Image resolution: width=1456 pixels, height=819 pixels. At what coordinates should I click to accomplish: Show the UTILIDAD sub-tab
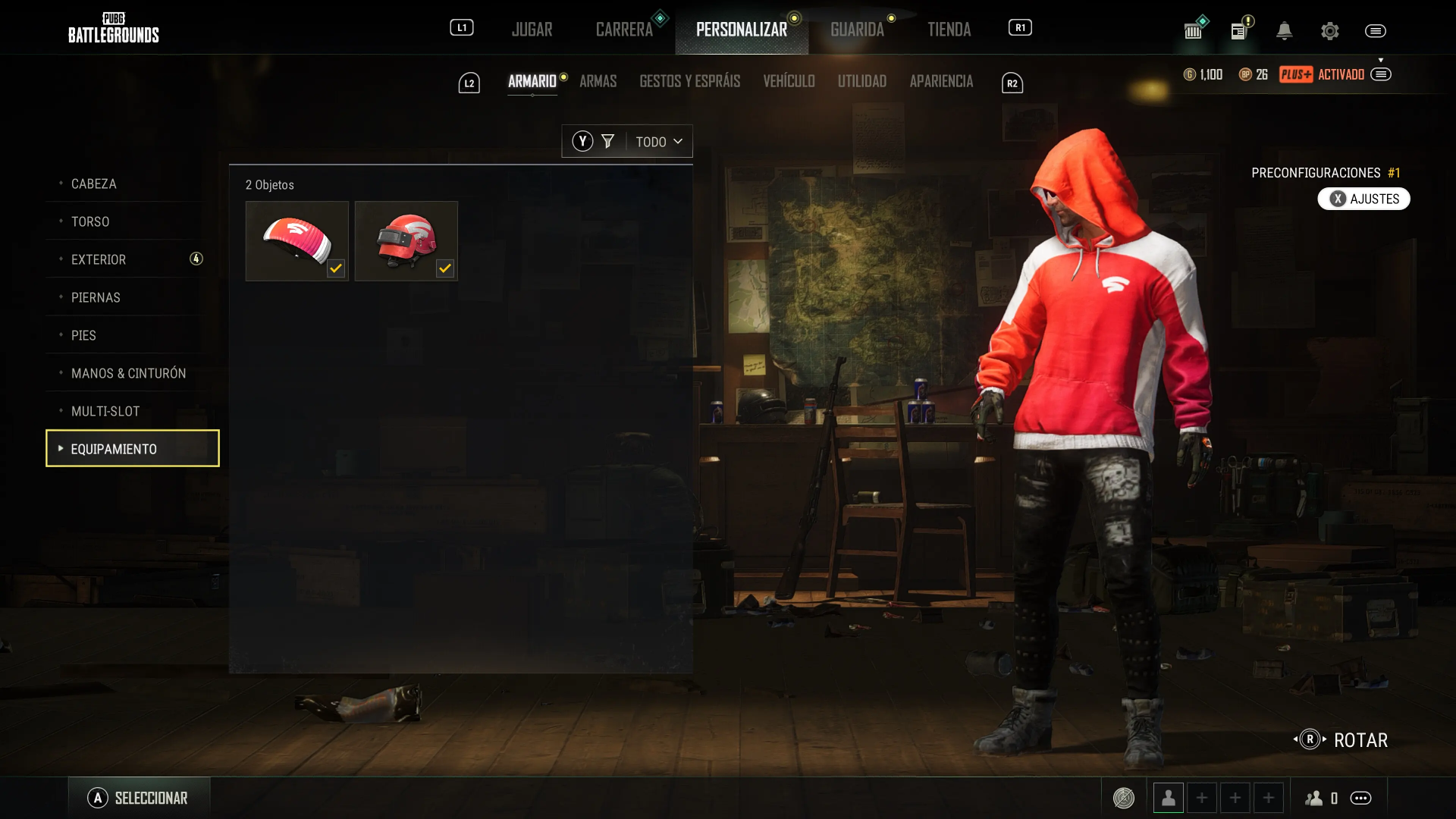[861, 81]
